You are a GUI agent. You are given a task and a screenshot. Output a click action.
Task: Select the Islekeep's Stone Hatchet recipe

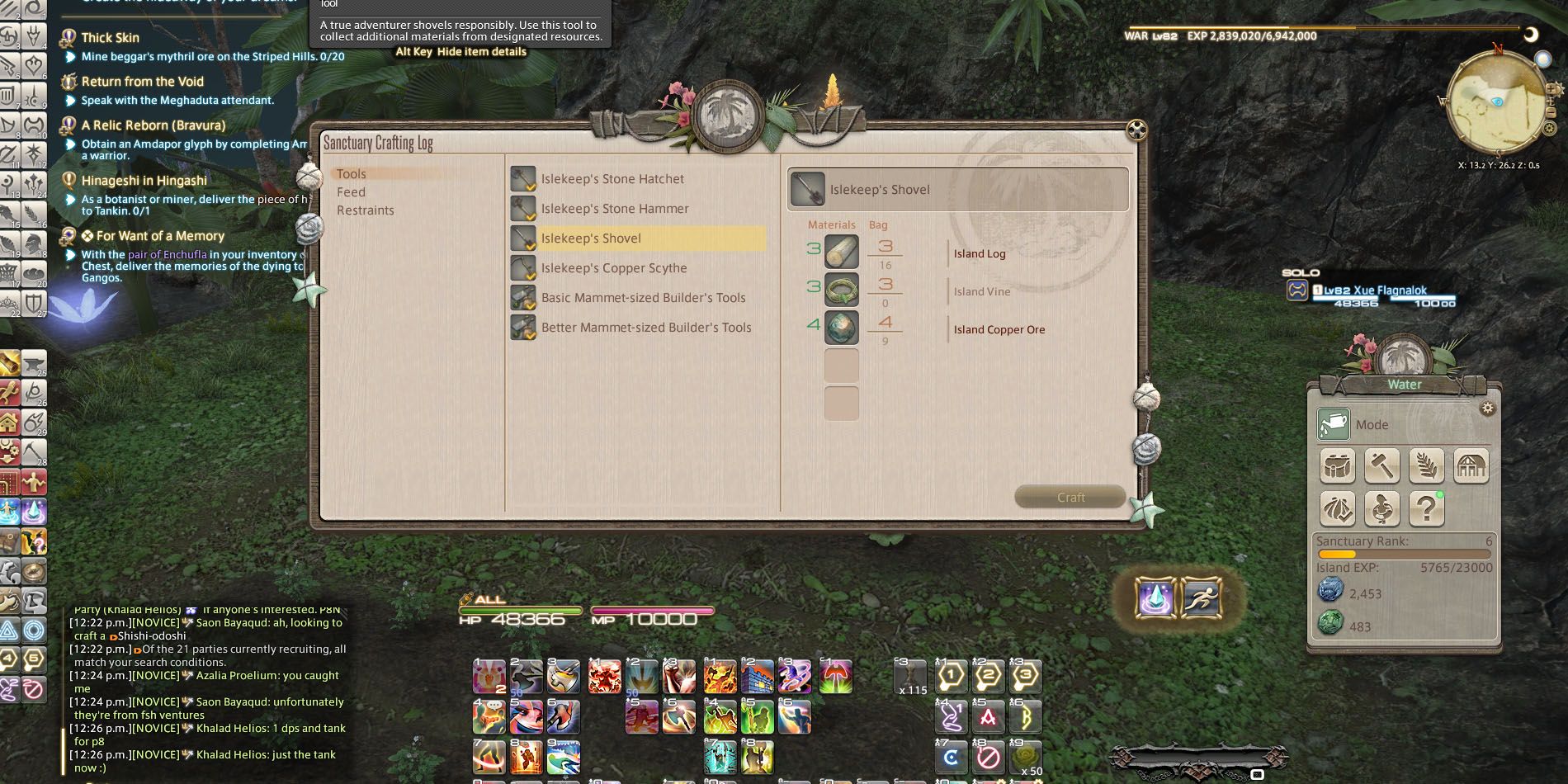coord(612,178)
